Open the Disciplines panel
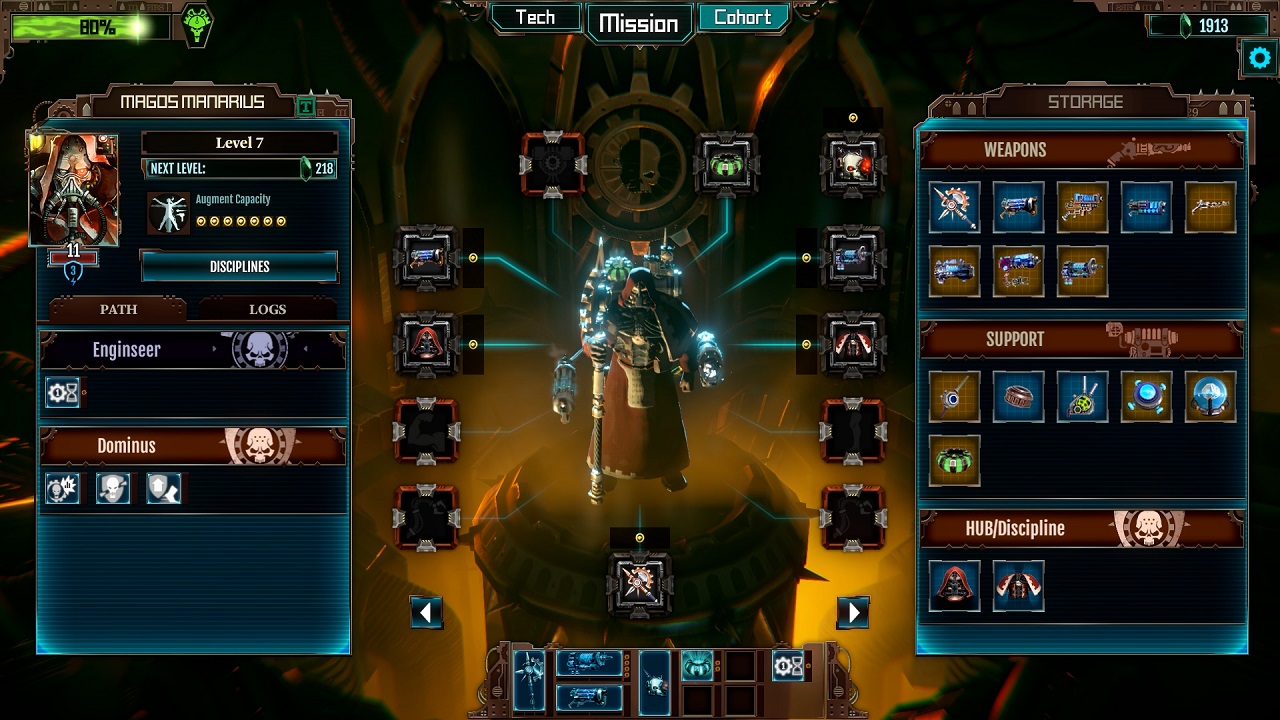1280x720 pixels. coord(239,267)
